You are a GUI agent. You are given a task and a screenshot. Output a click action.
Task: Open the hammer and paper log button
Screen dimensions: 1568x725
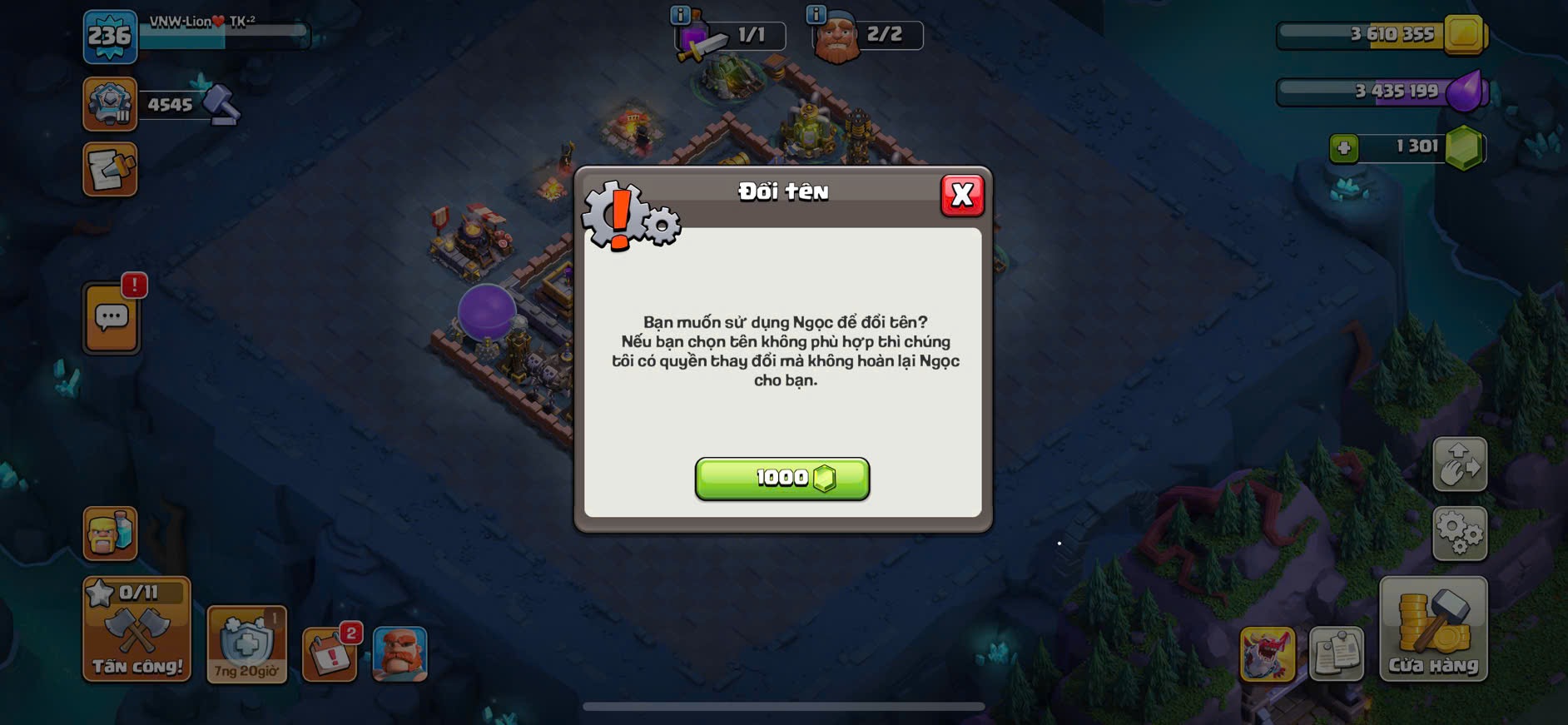pos(110,170)
